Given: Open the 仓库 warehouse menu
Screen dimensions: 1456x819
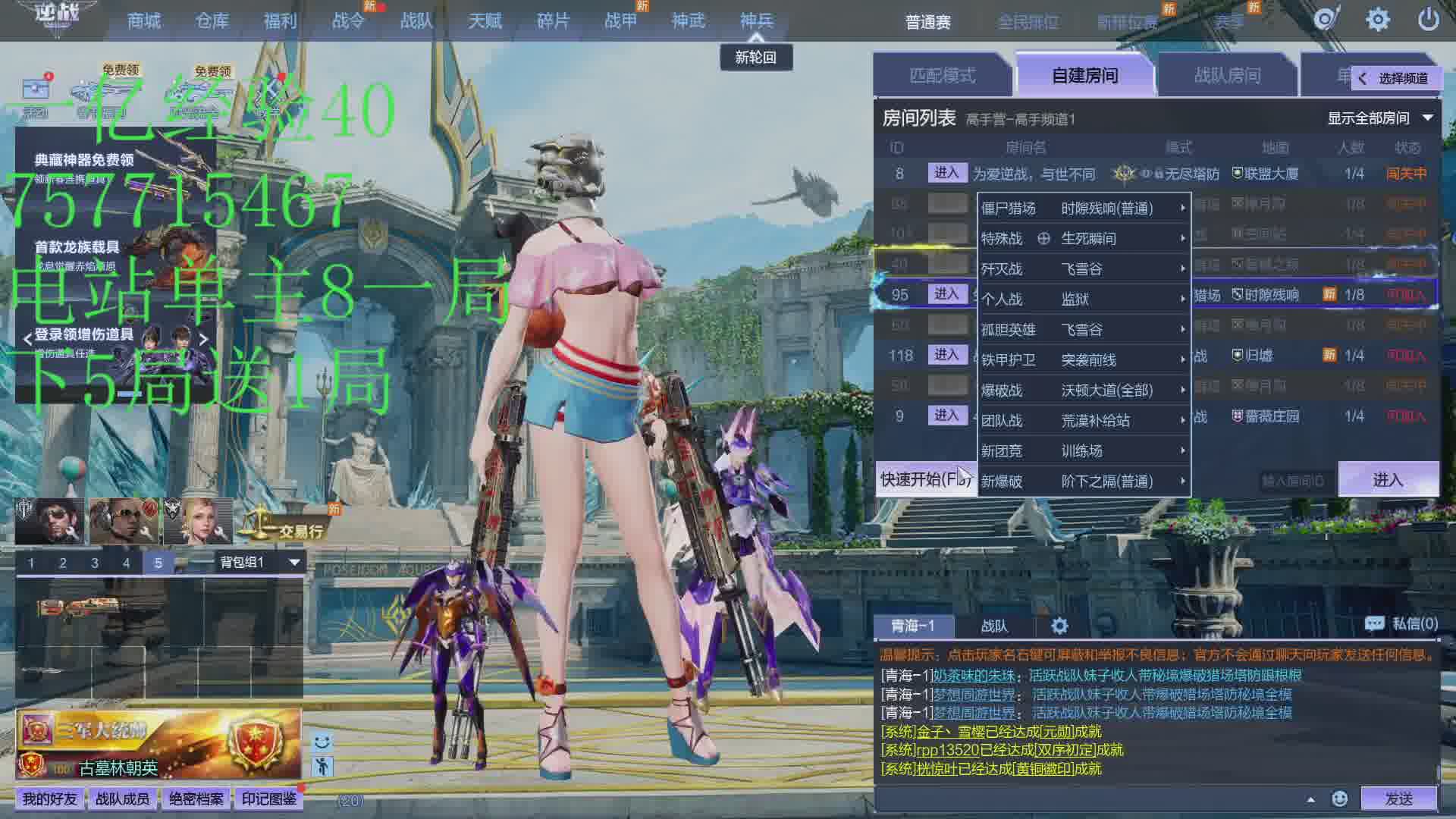Looking at the screenshot, I should [x=212, y=20].
